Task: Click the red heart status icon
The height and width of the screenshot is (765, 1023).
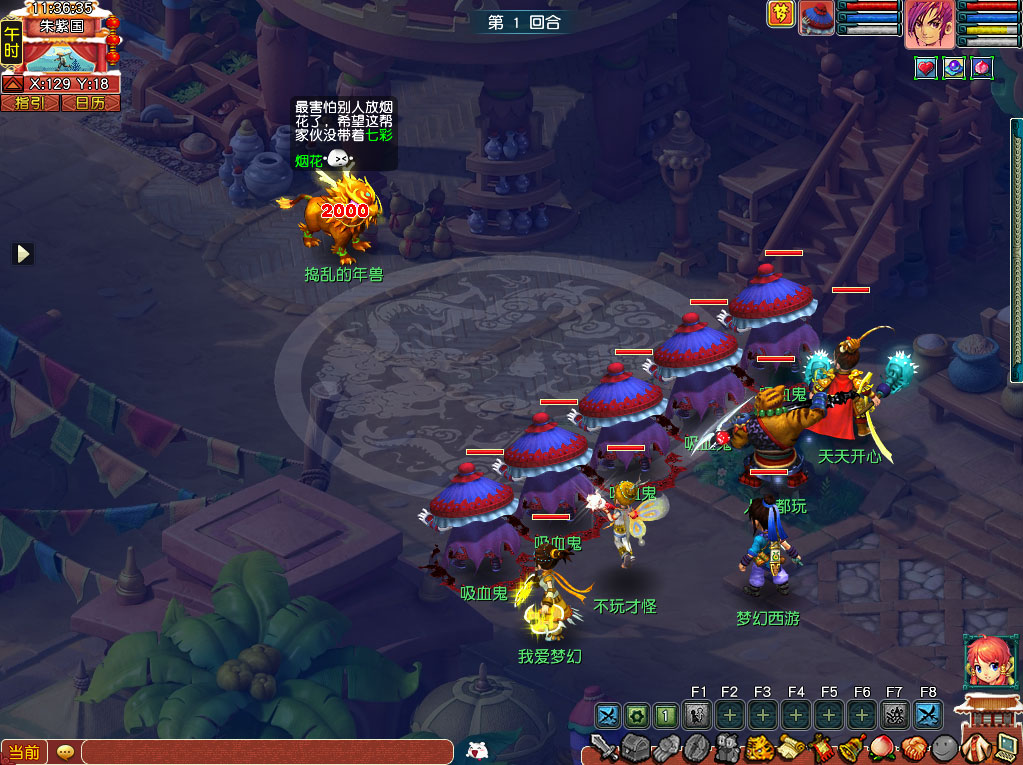Action: tap(926, 67)
